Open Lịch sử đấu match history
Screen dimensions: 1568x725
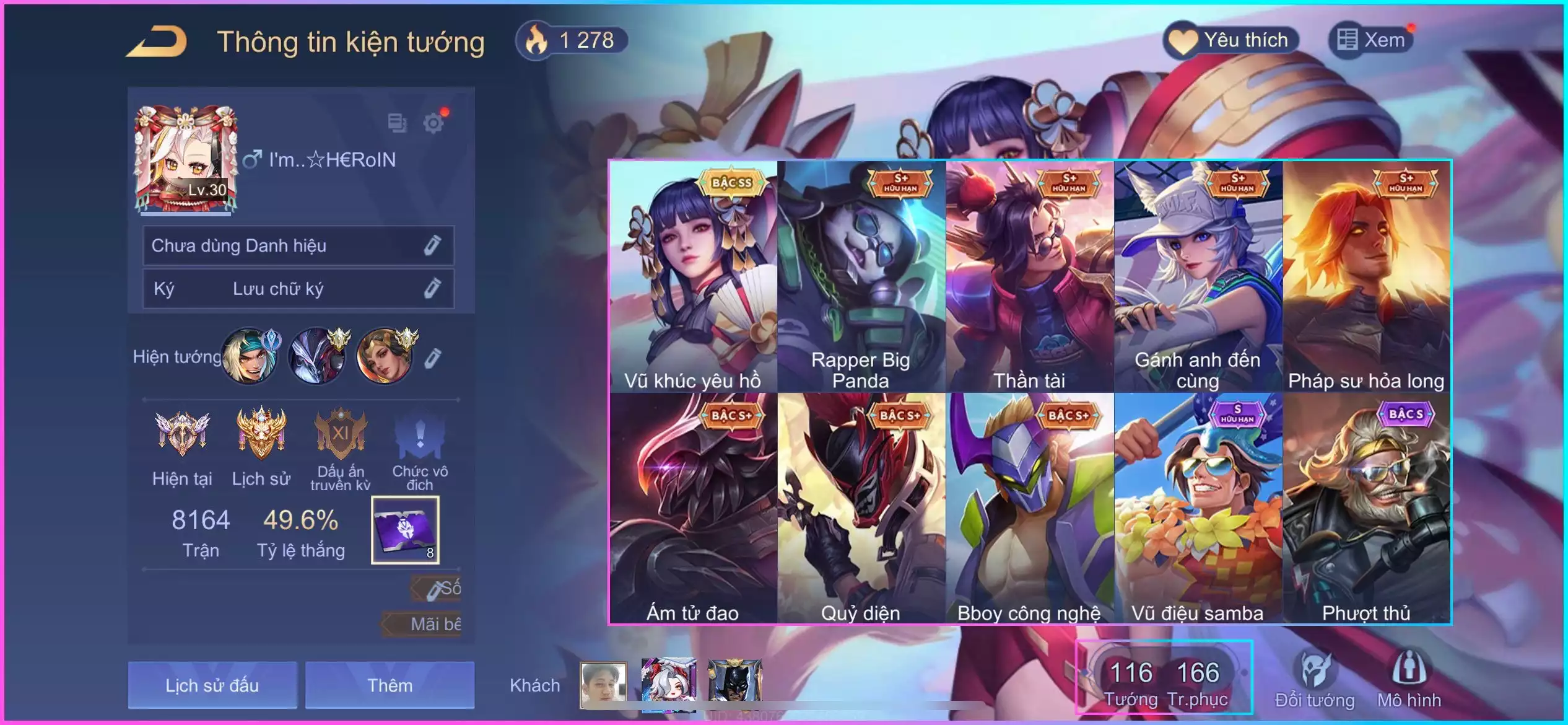pos(212,685)
